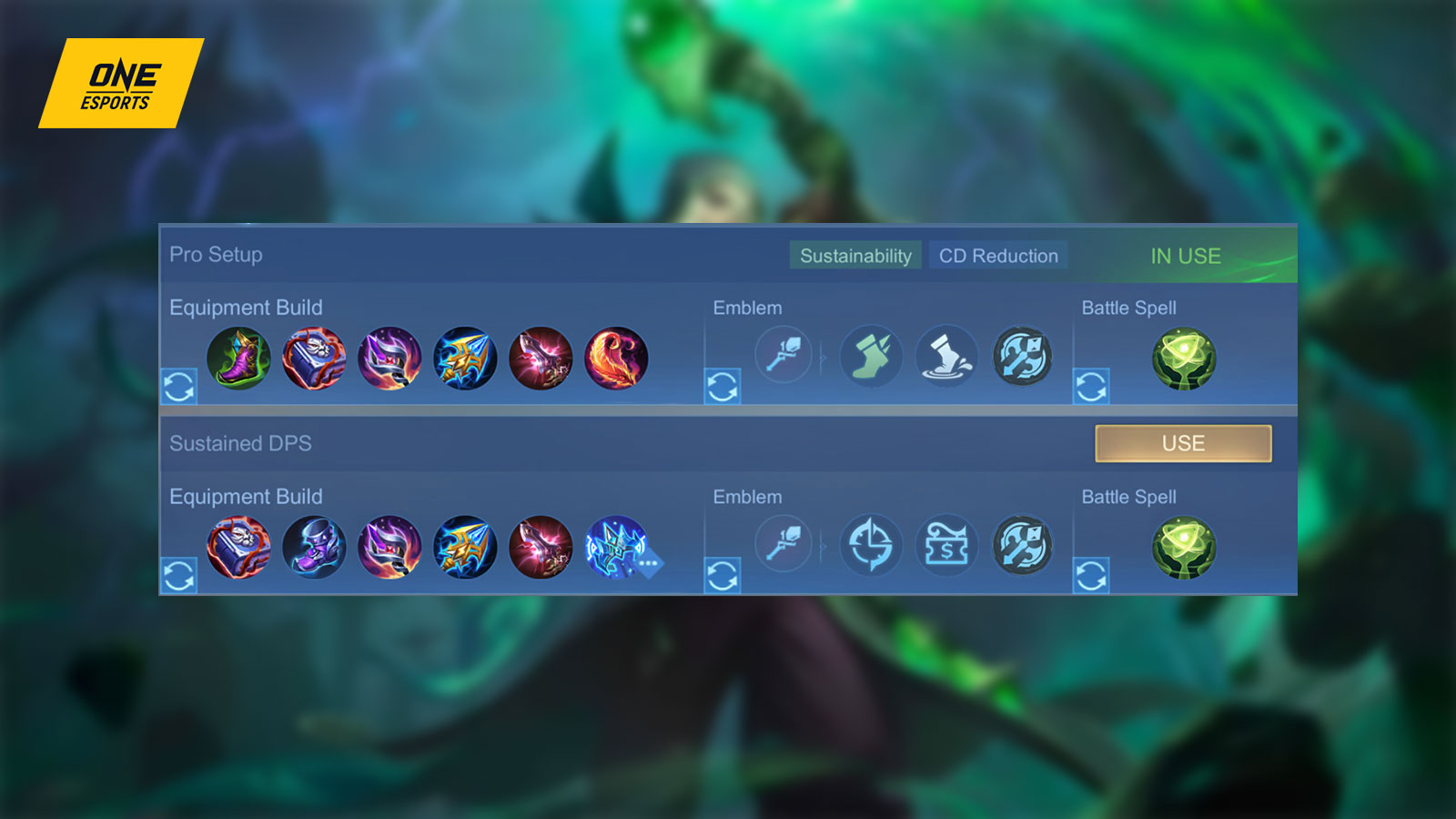1456x819 pixels.
Task: Toggle the CD Reduction tag
Action: (997, 256)
